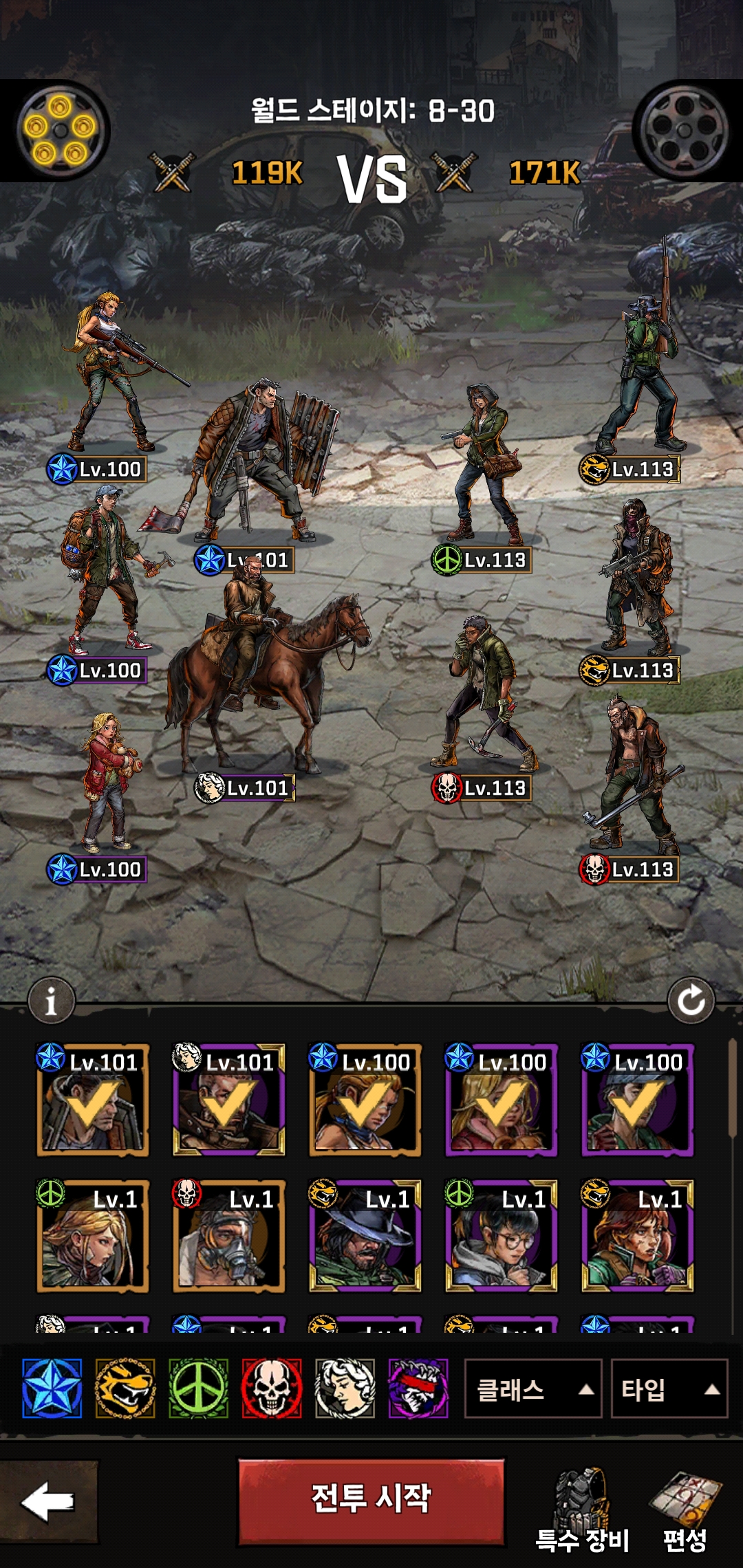Image resolution: width=743 pixels, height=1568 pixels.
Task: Filter heroes by the green peace-sign faction
Action: coord(198,1389)
